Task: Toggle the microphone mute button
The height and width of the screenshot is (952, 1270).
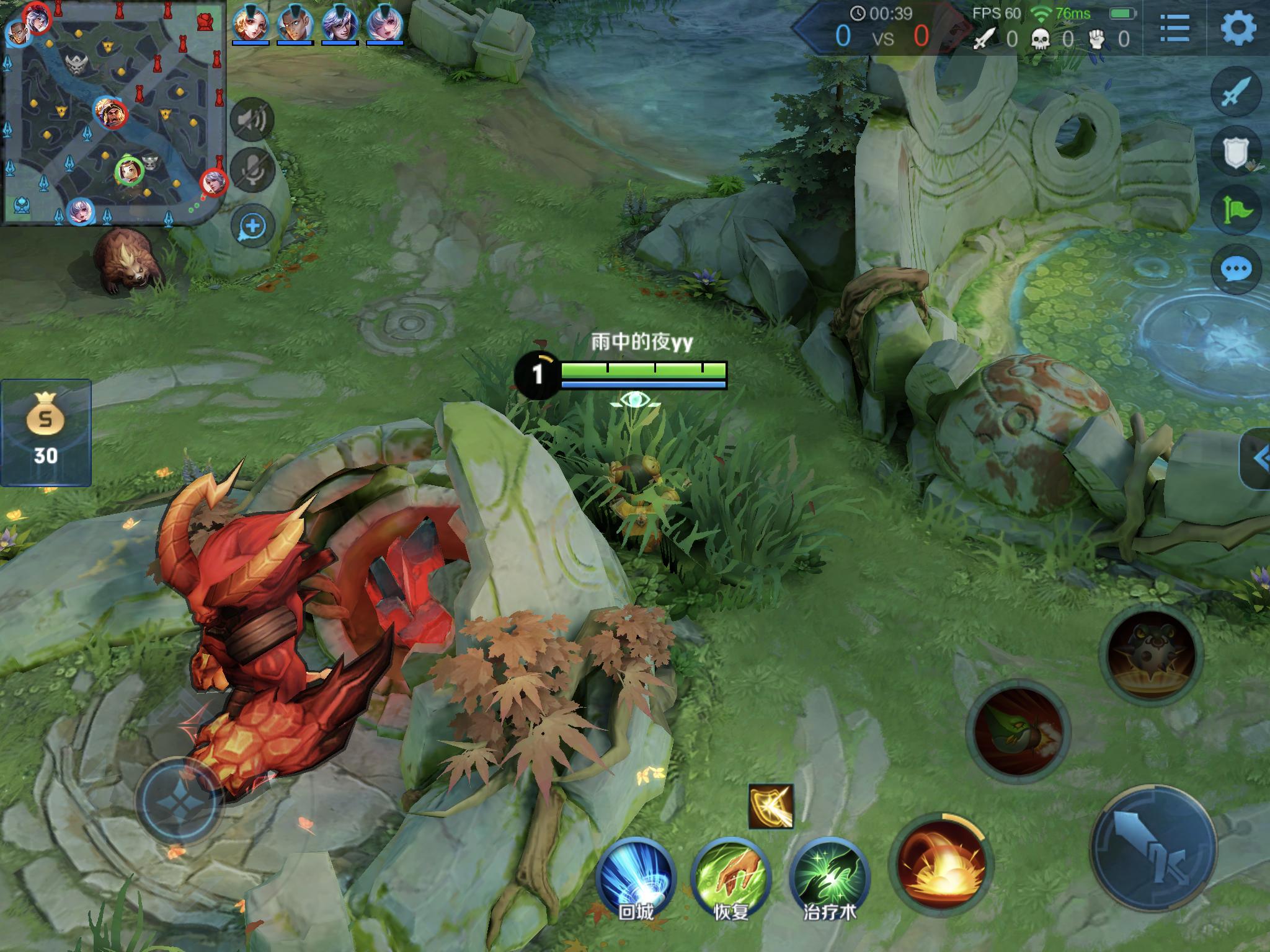Action: pyautogui.click(x=252, y=169)
